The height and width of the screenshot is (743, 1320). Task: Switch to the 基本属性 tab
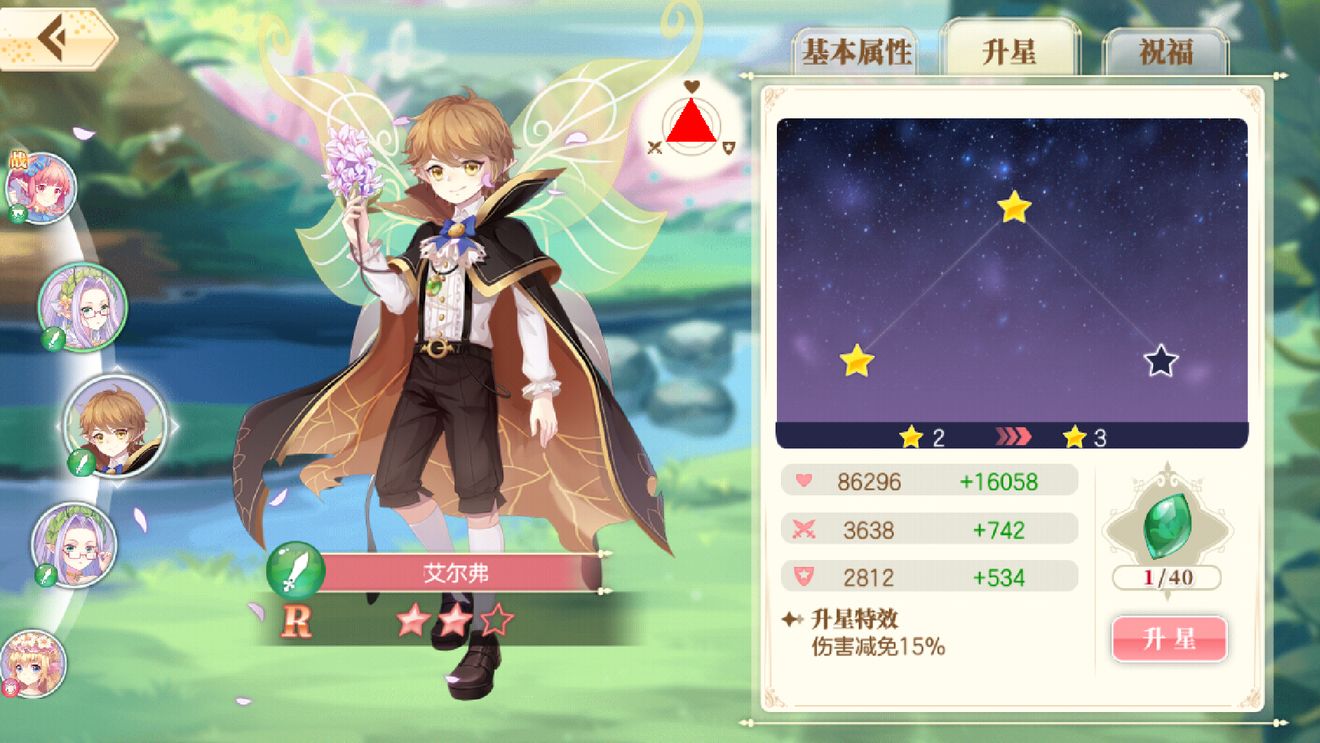(x=856, y=53)
